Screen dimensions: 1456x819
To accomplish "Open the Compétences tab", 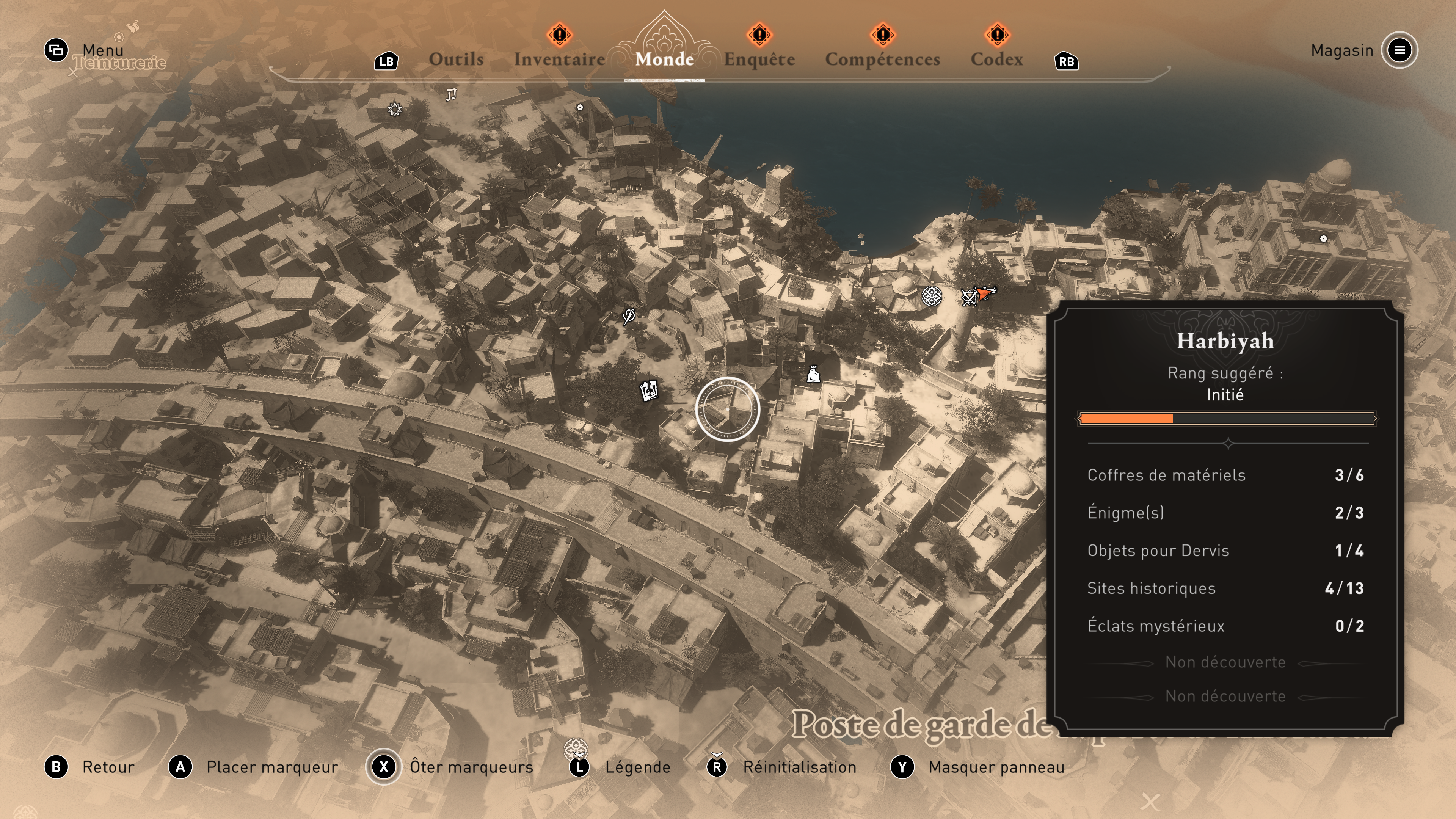I will pos(882,60).
